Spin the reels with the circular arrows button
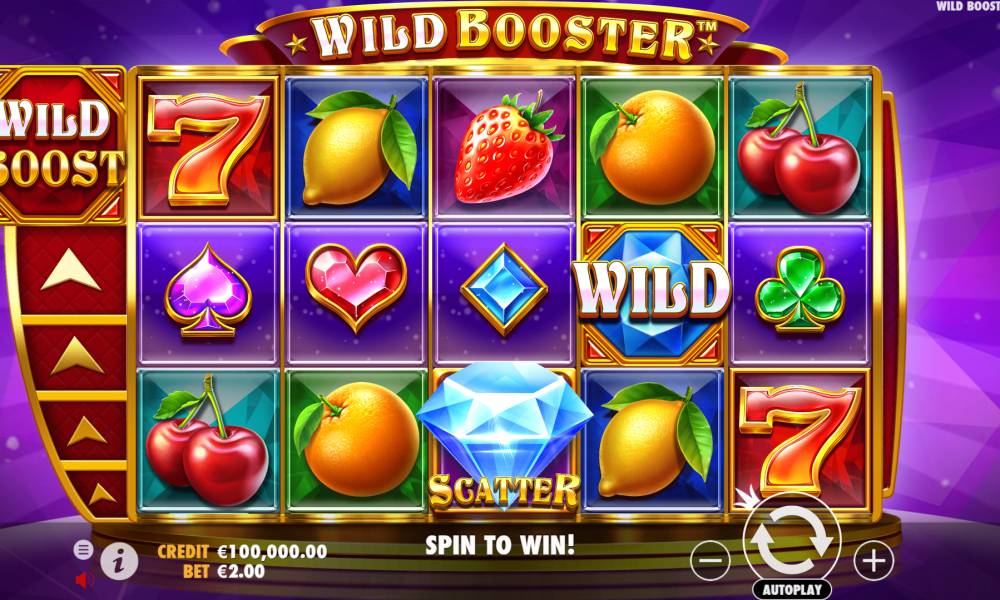The image size is (1000, 600). point(792,539)
